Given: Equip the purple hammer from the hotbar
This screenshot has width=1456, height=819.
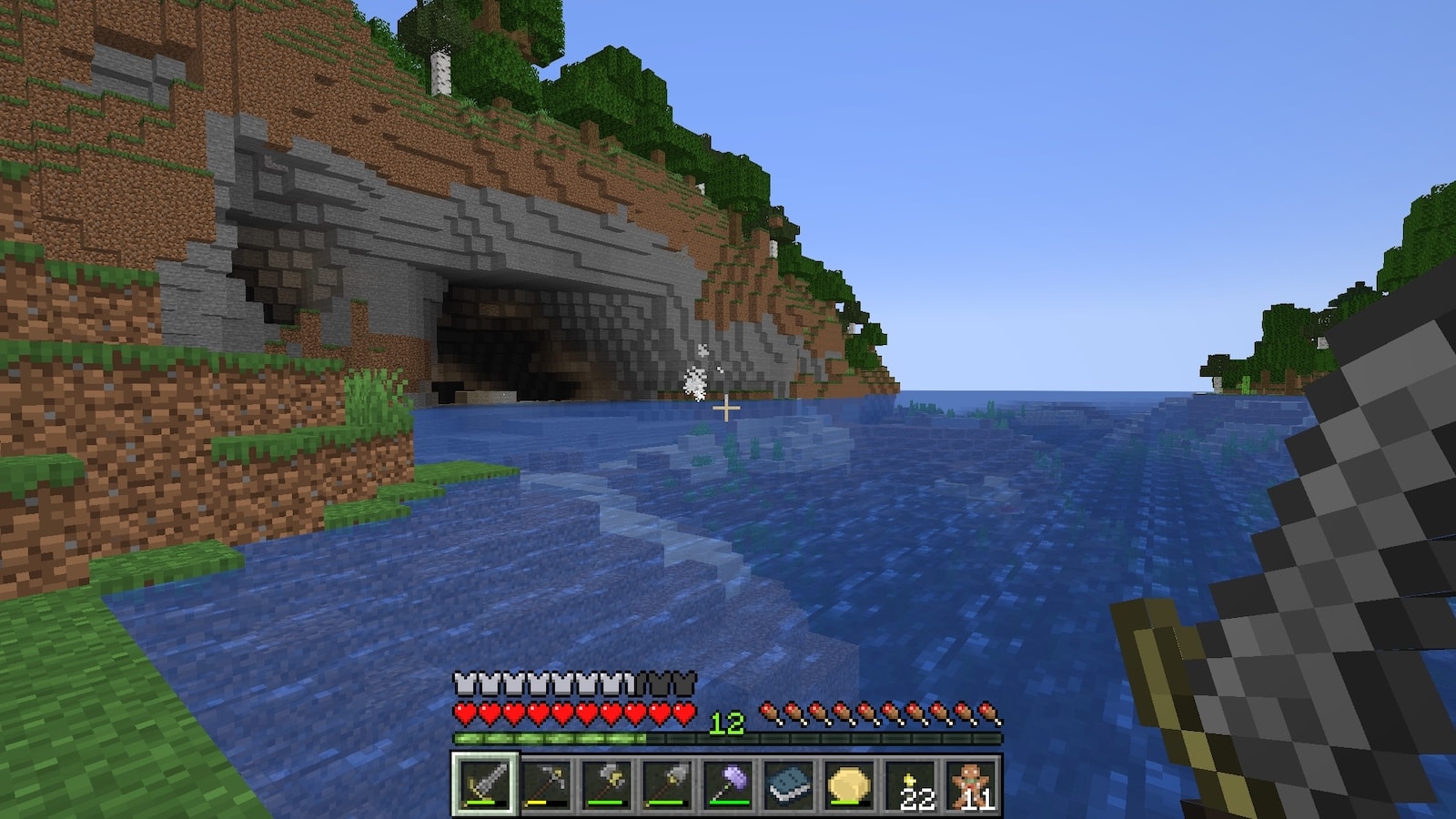Looking at the screenshot, I should (x=728, y=783).
